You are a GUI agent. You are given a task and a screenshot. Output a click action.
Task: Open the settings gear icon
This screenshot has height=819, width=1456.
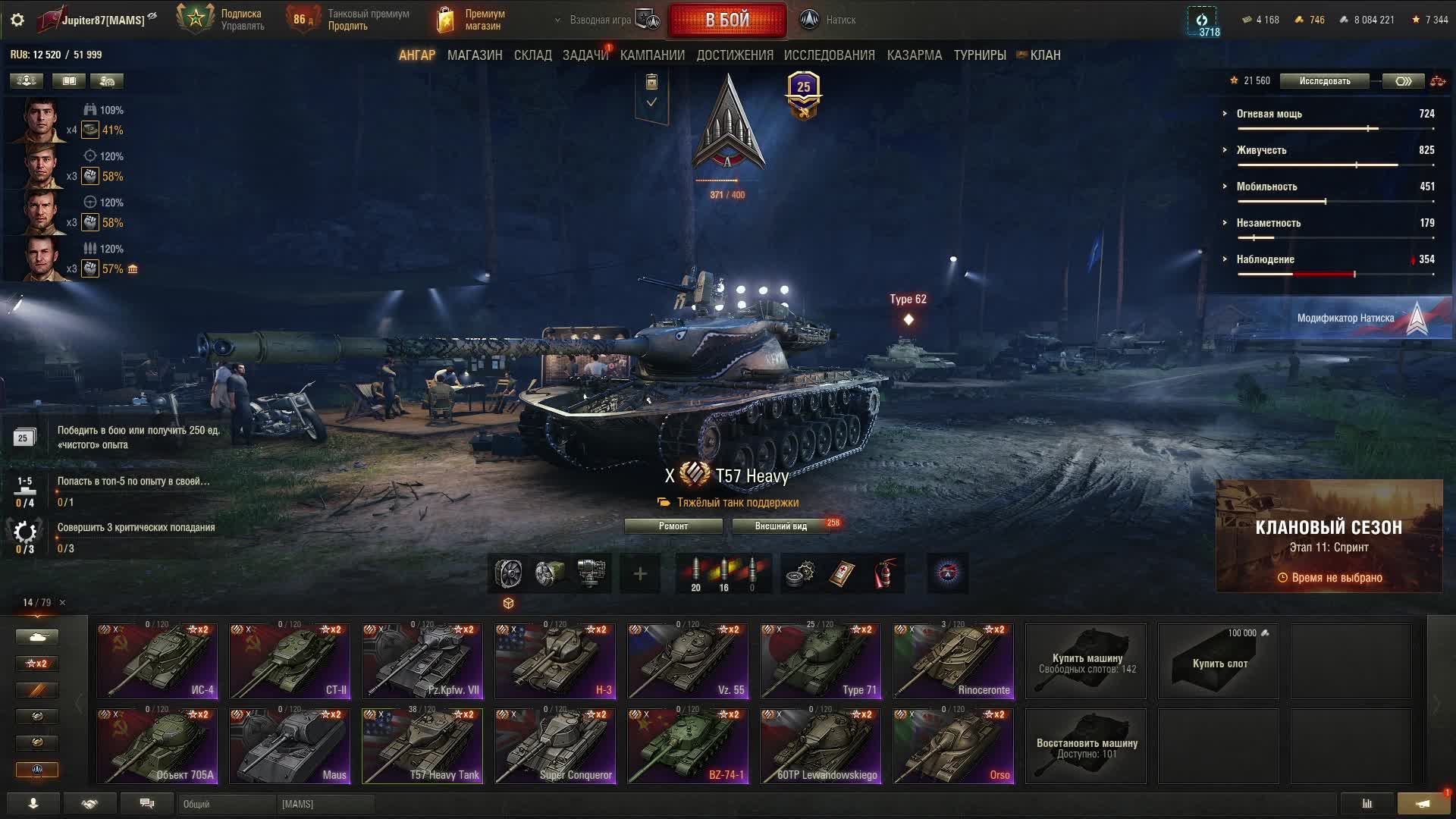tap(17, 20)
